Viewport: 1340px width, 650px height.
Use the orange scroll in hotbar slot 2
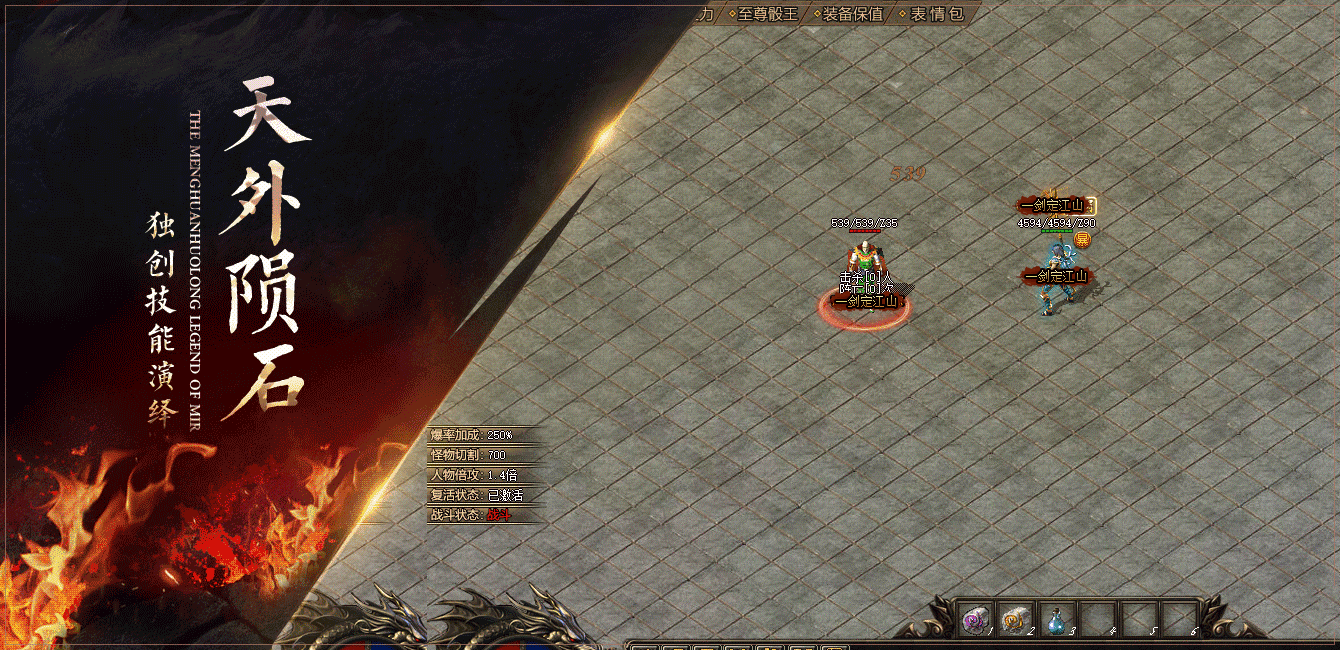tap(1015, 620)
